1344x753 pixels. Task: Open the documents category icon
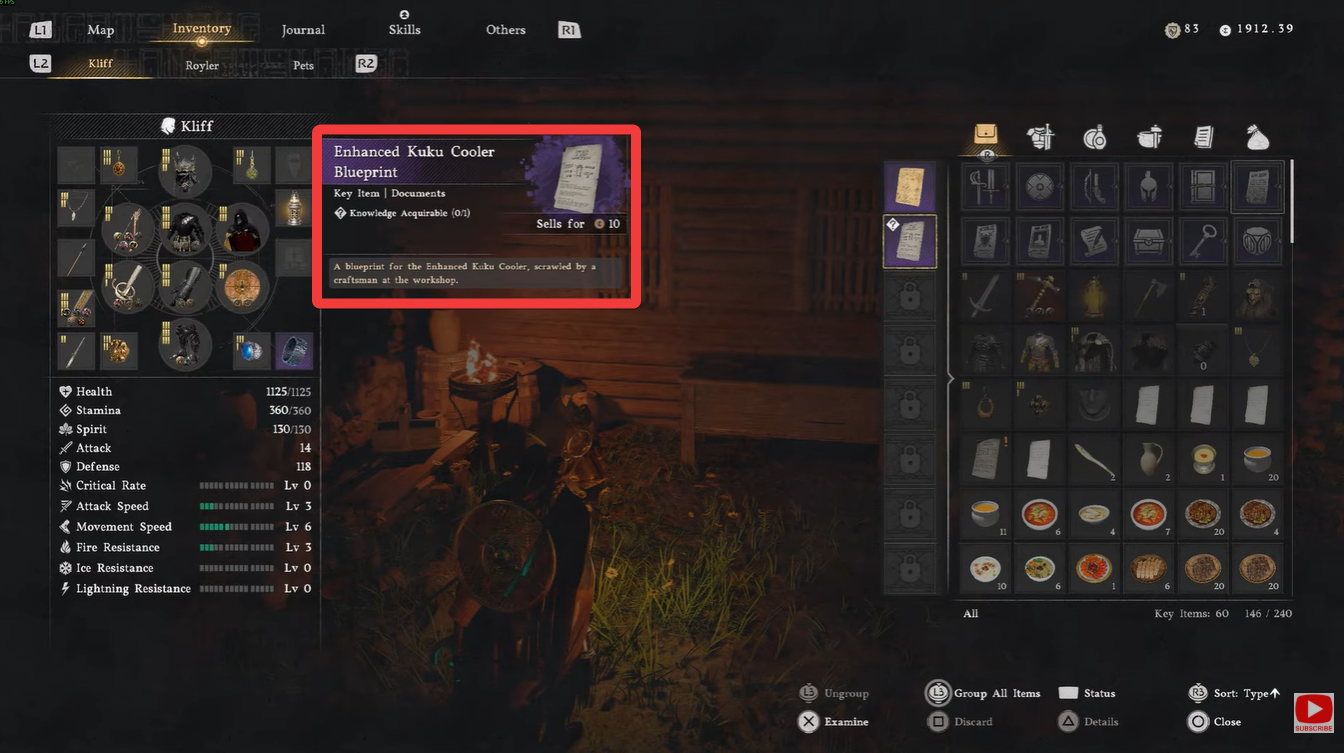(1203, 137)
